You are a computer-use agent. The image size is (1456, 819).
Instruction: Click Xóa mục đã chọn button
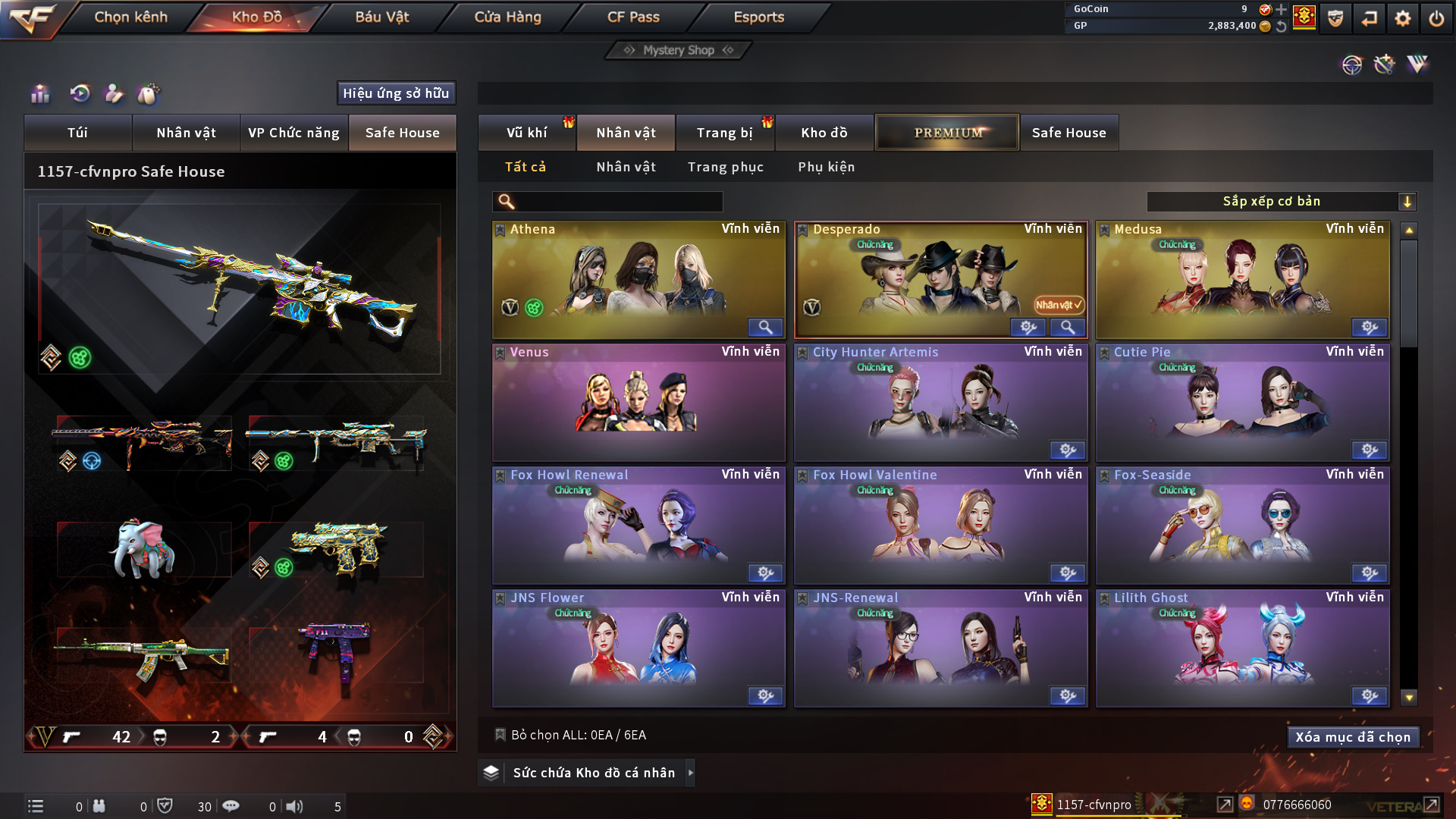point(1352,737)
